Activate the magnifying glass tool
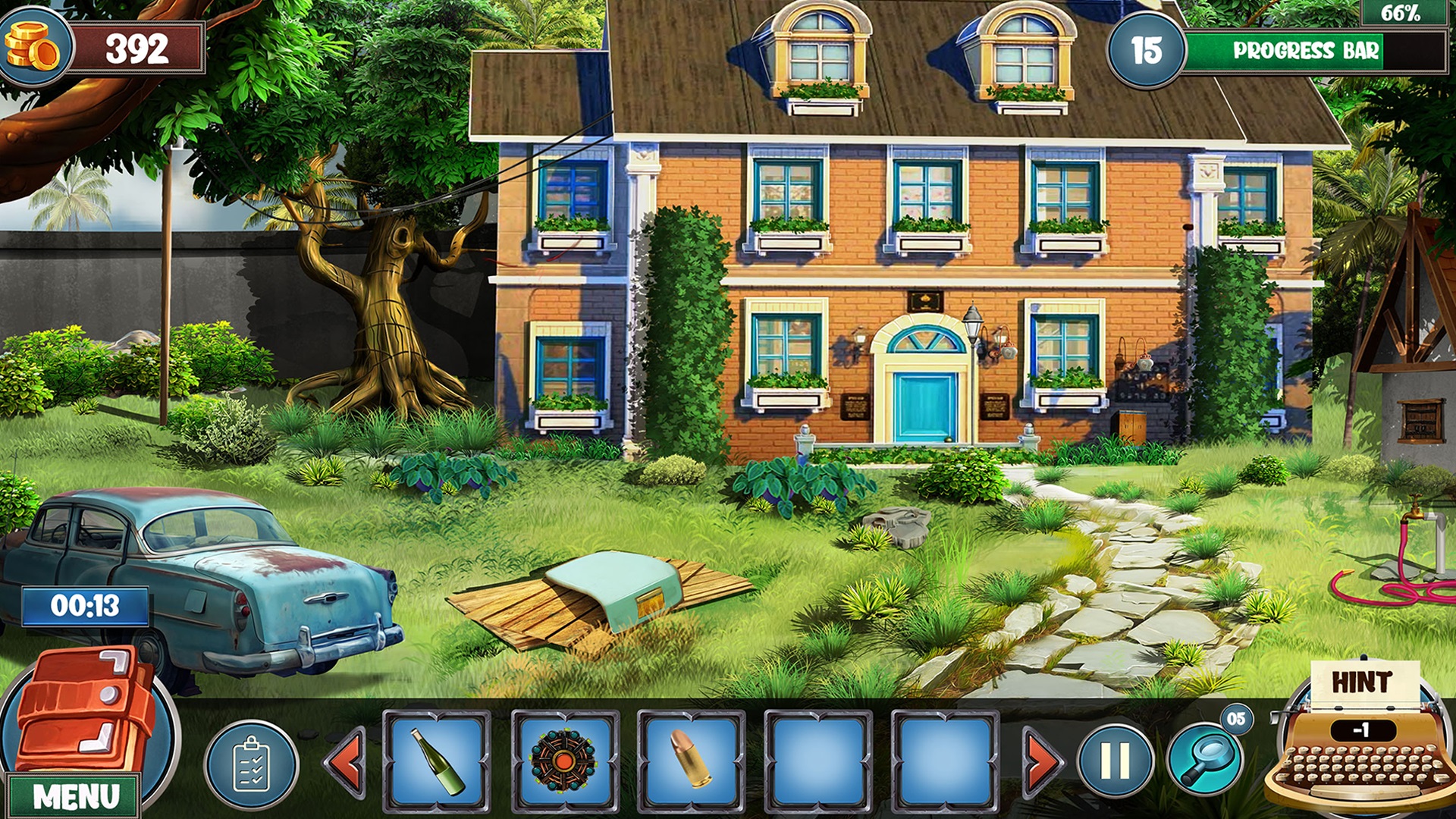This screenshot has height=819, width=1456. (x=1204, y=761)
